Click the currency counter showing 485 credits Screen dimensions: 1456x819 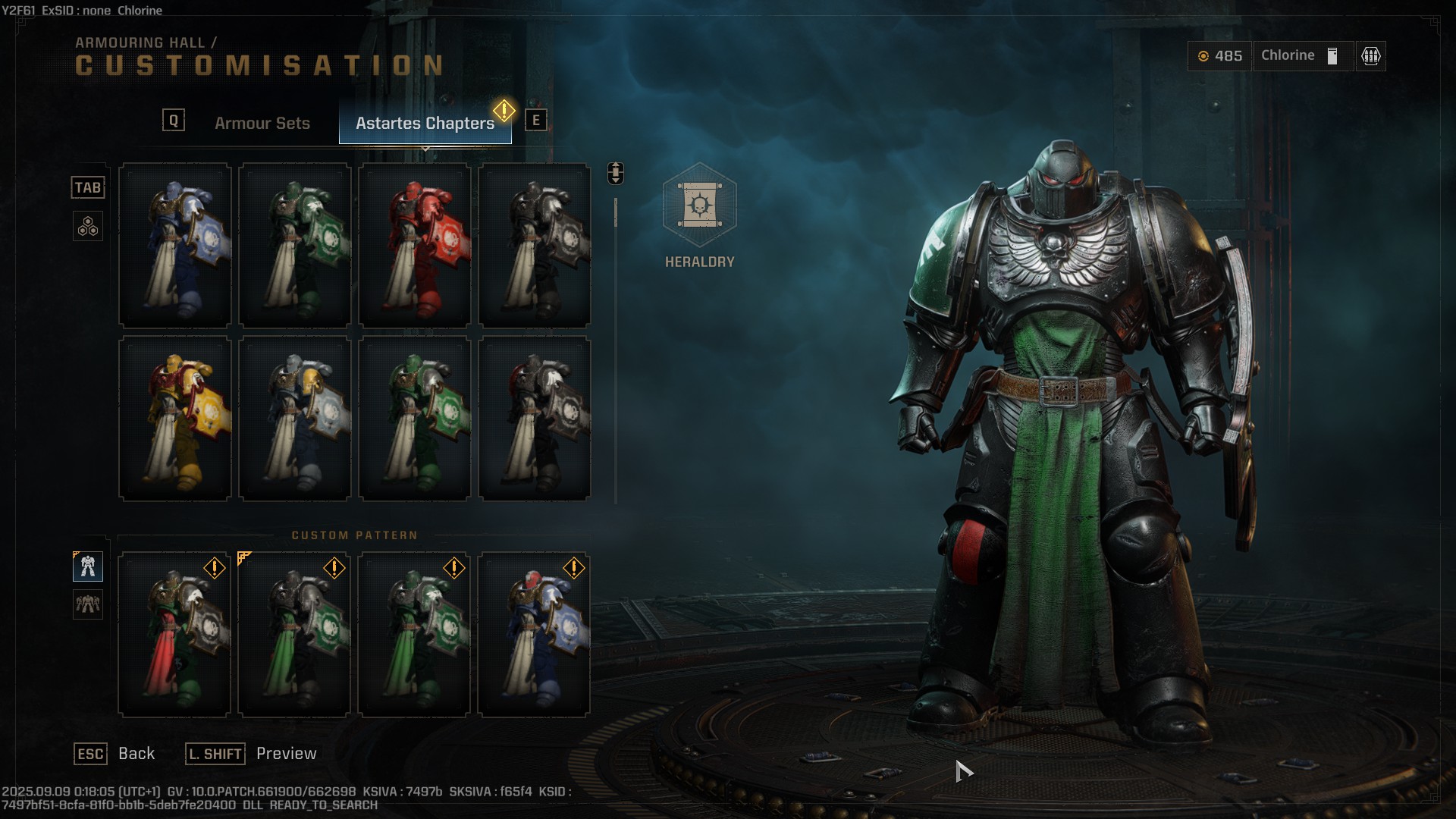click(x=1219, y=55)
